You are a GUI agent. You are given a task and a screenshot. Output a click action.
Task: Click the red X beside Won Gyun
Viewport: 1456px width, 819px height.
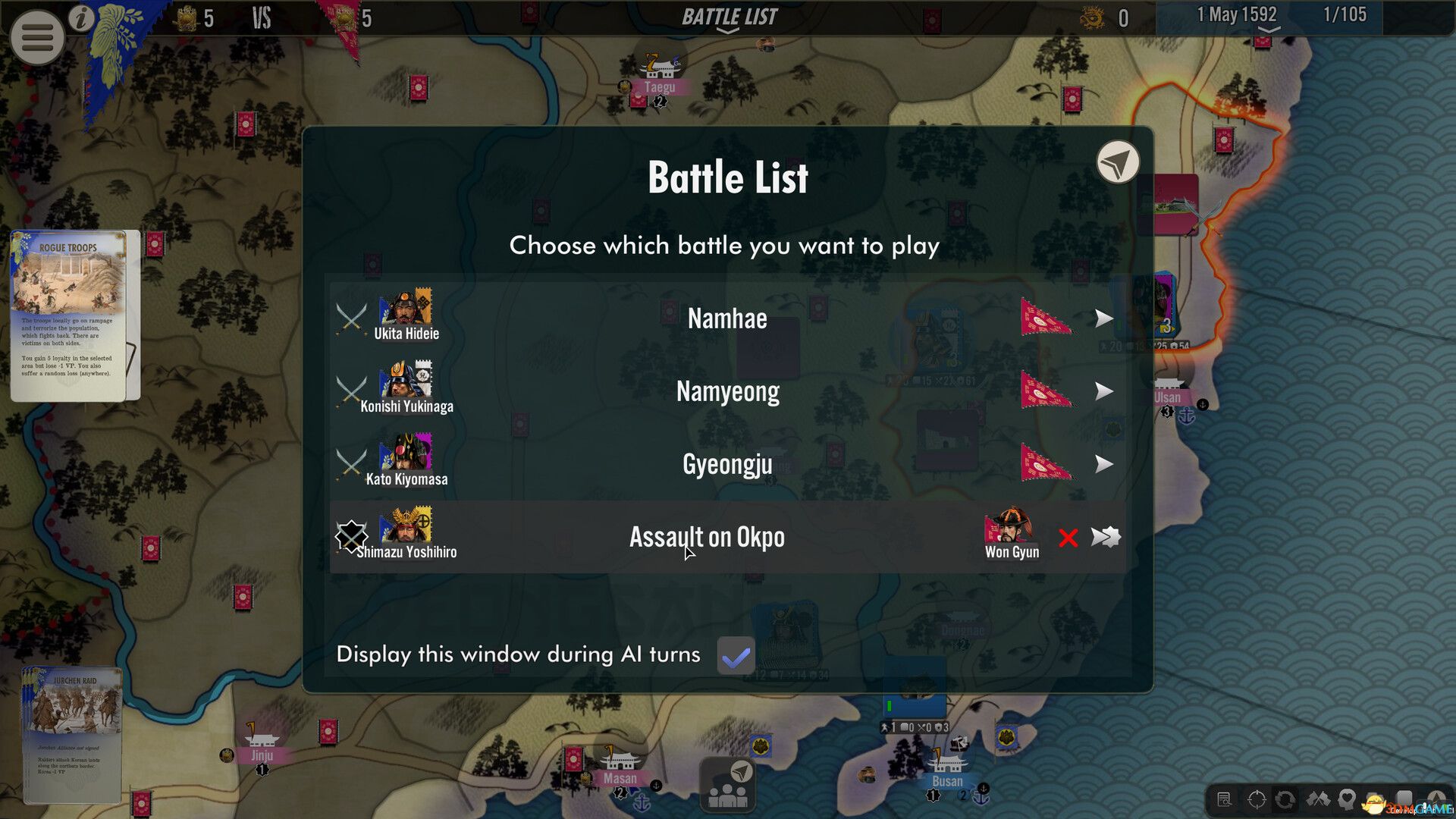[x=1068, y=538]
